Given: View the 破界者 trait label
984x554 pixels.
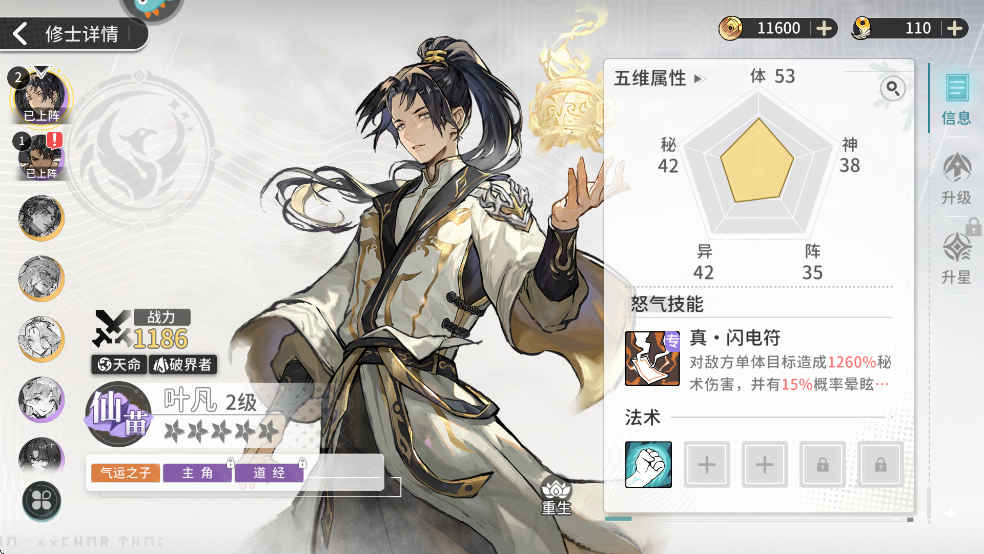Looking at the screenshot, I should [x=181, y=364].
